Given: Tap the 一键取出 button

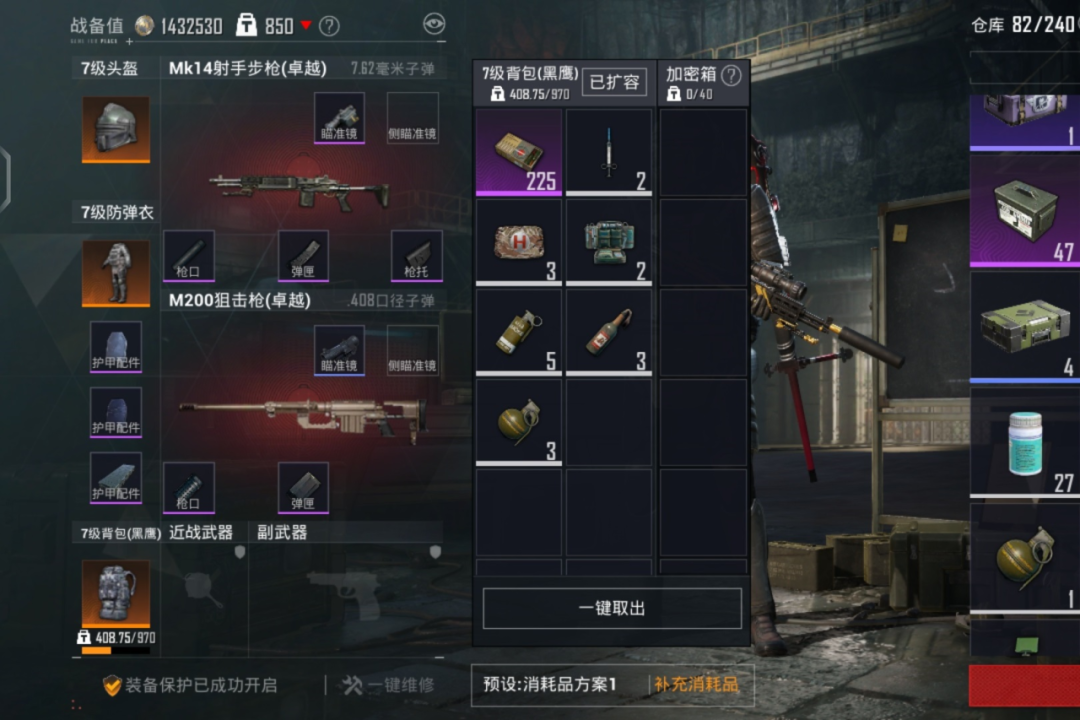Looking at the screenshot, I should point(612,608).
